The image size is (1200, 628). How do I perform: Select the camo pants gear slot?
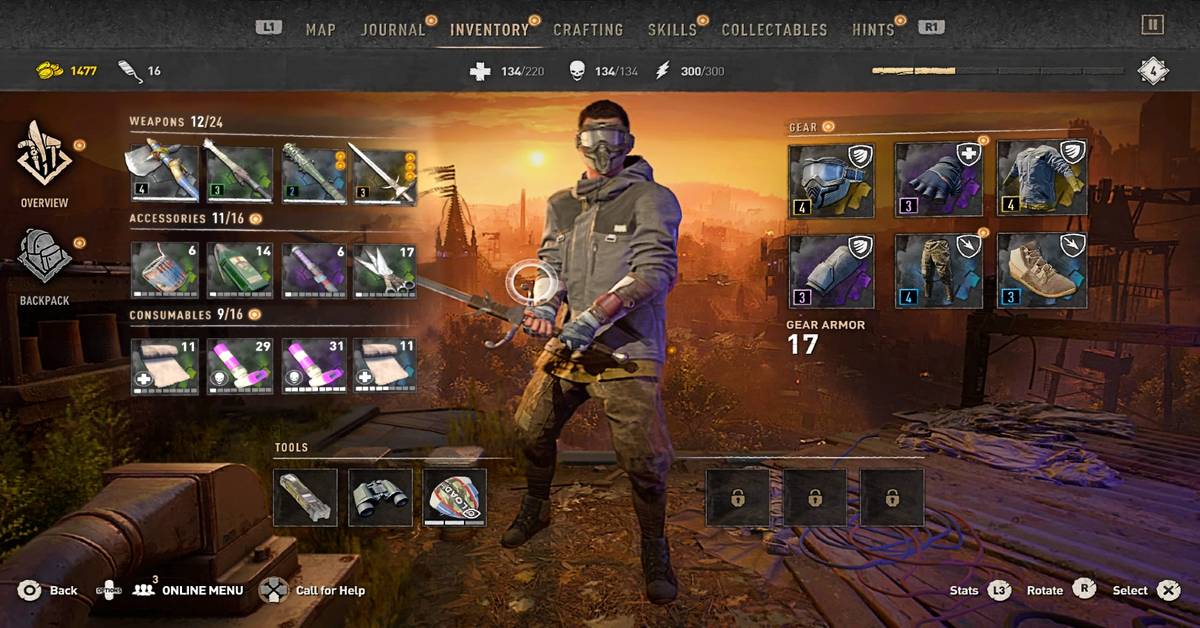pyautogui.click(x=936, y=271)
